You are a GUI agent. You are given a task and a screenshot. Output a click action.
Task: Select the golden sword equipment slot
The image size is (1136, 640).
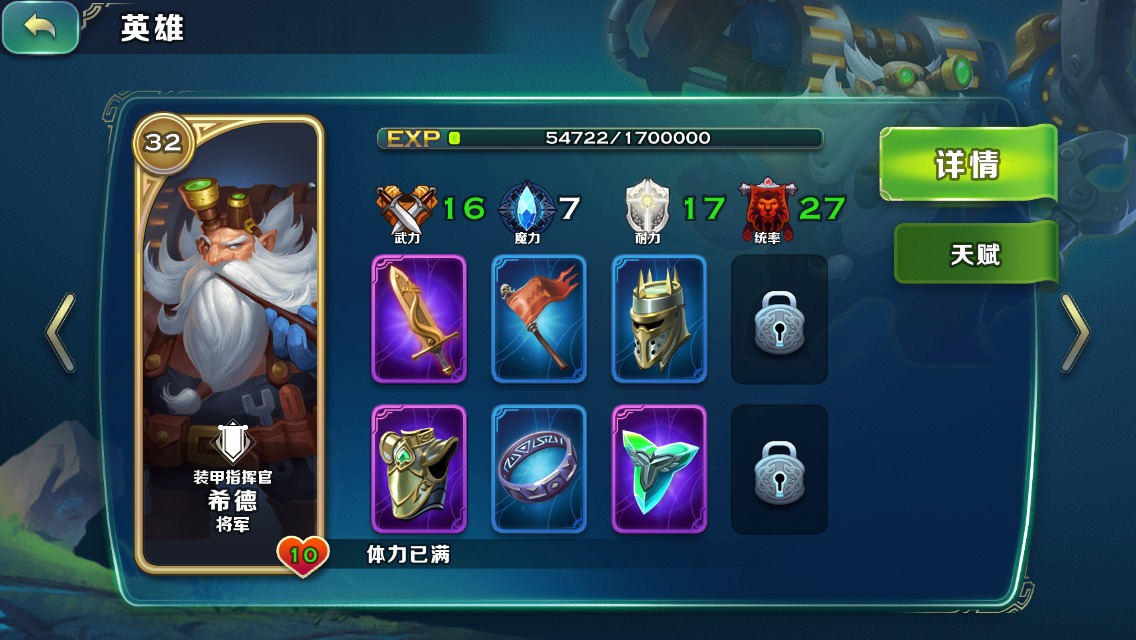click(x=419, y=319)
